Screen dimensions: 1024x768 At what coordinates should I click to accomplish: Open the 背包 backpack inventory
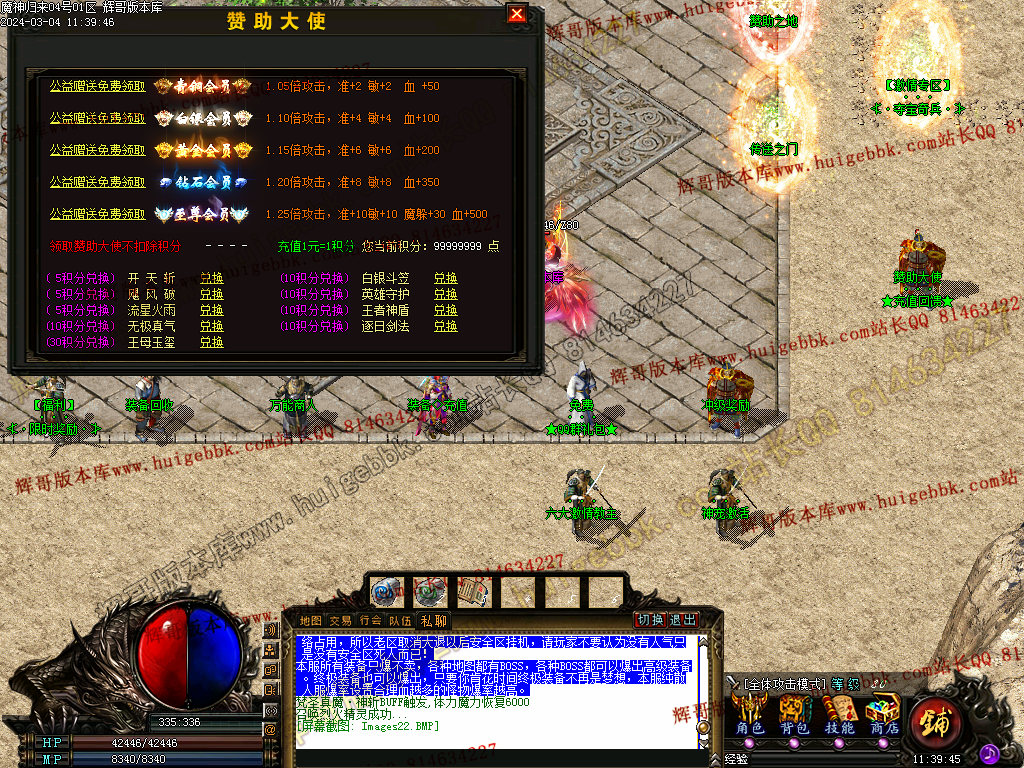tap(794, 715)
